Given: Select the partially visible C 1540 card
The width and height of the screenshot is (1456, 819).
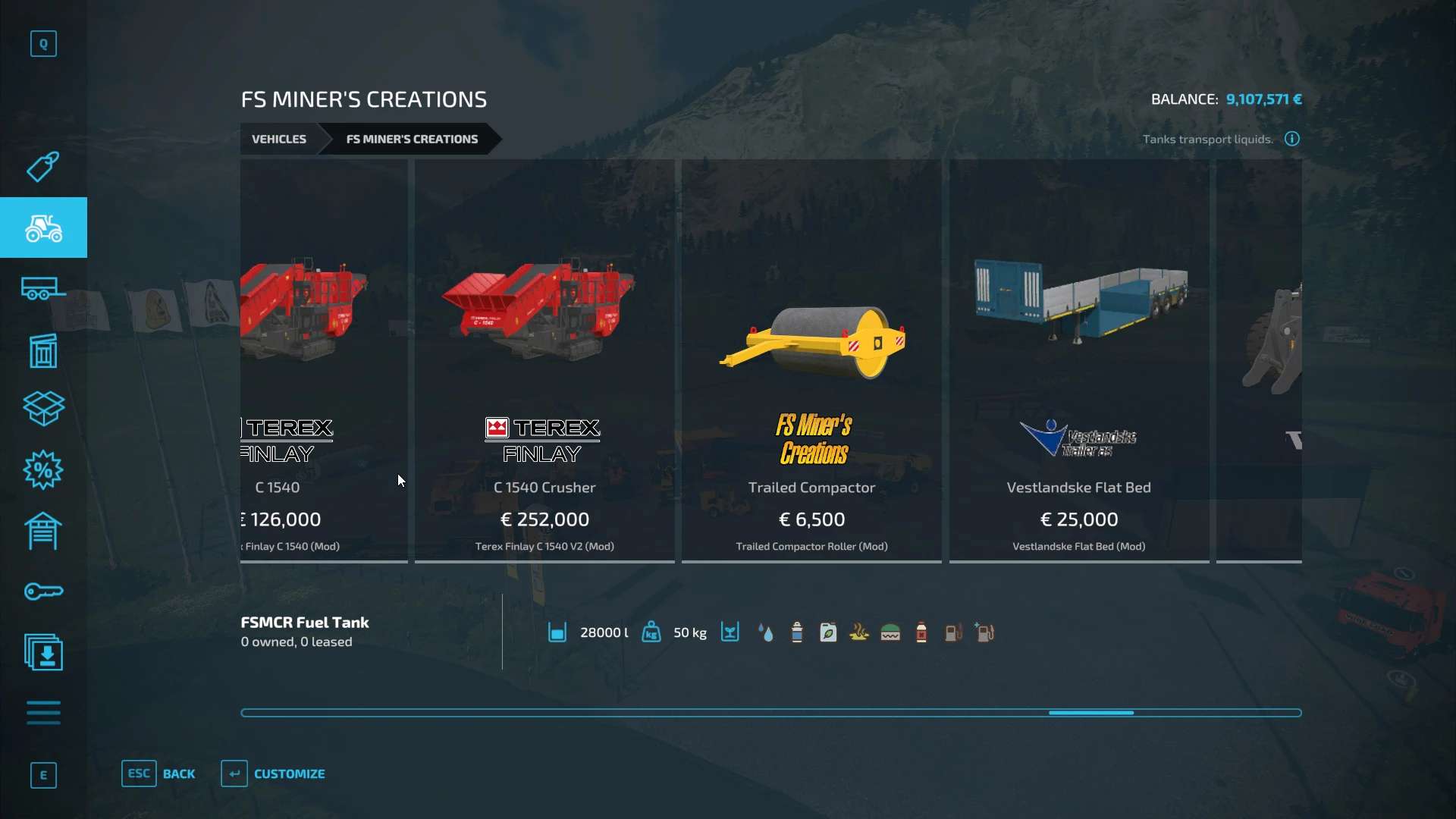Looking at the screenshot, I should coord(324,361).
